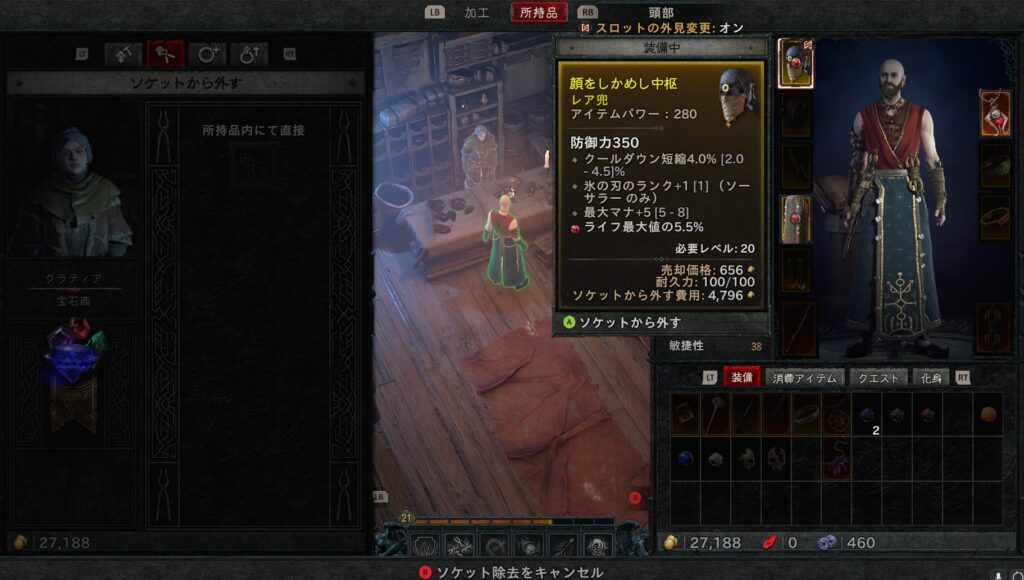This screenshot has width=1024, height=580.
Task: Select the purple tentacle amulet in inventory
Action: pyautogui.click(x=835, y=459)
